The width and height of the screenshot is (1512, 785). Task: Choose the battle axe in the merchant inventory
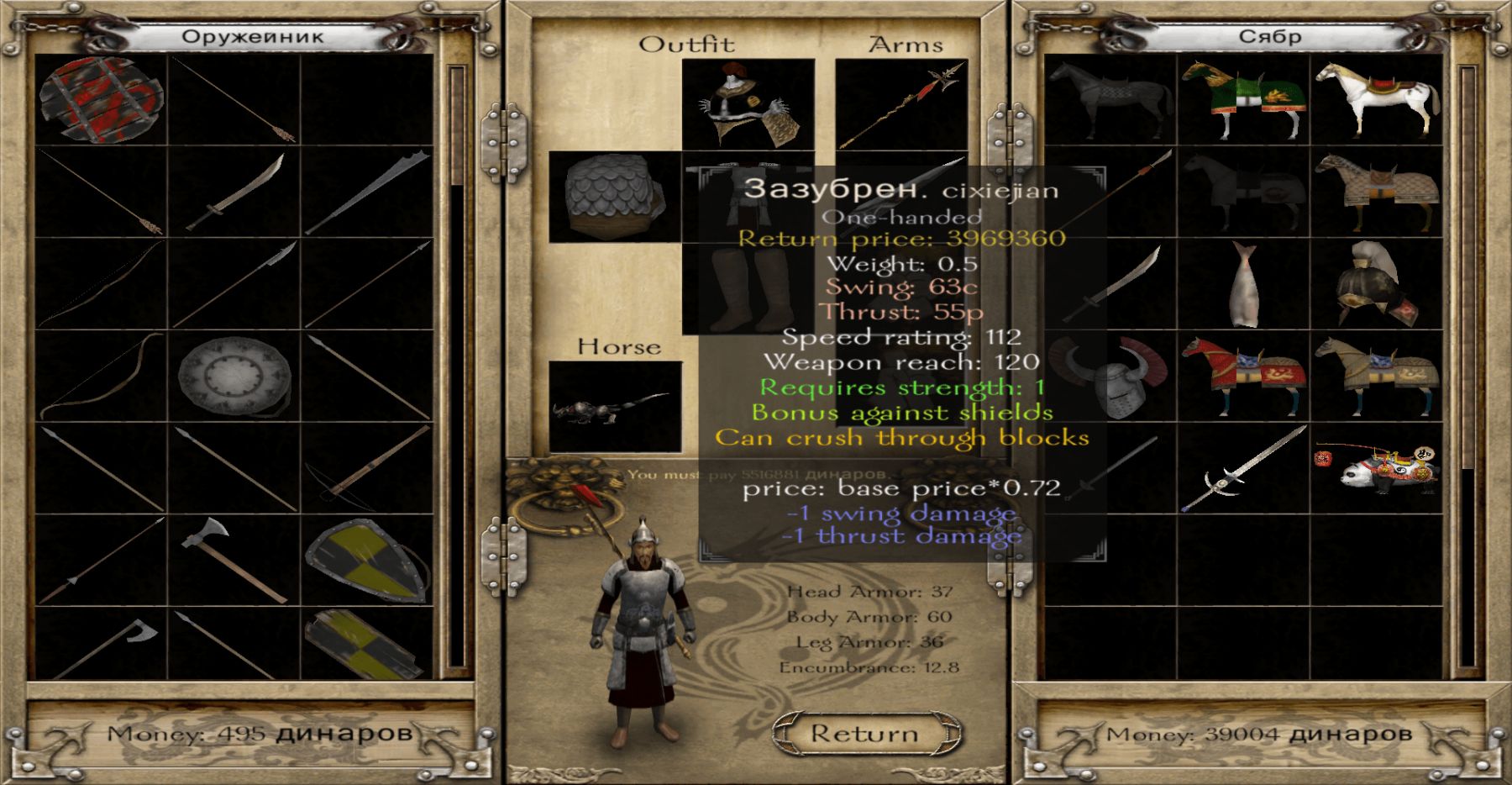pos(234,558)
